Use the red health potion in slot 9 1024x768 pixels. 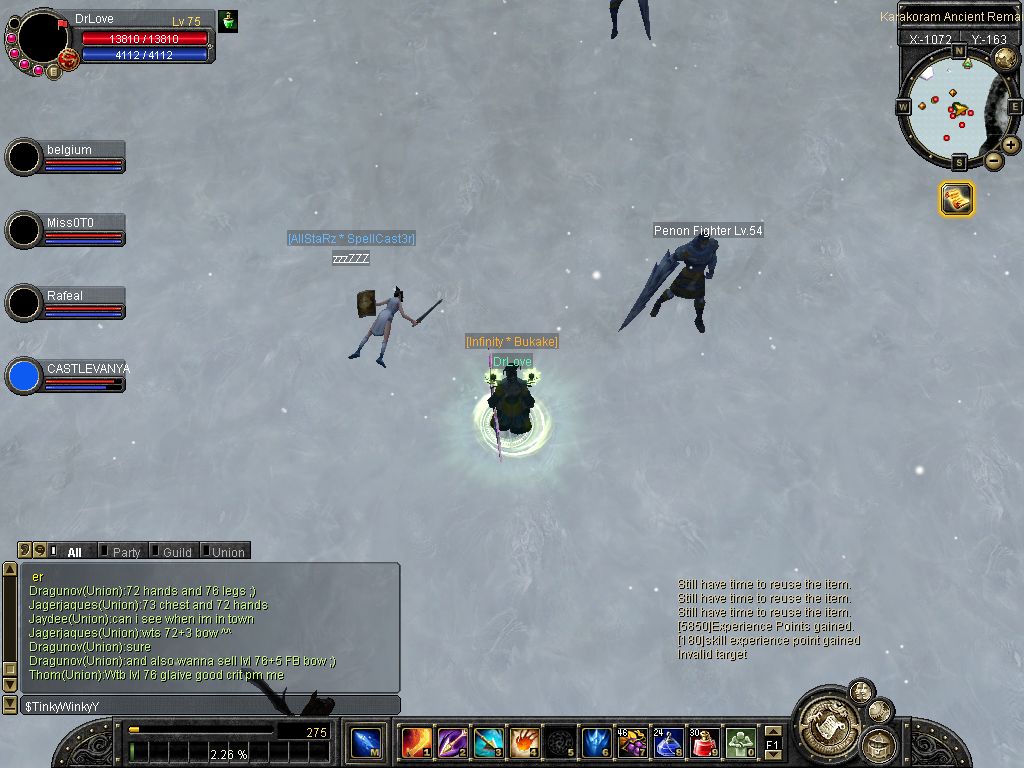click(704, 743)
